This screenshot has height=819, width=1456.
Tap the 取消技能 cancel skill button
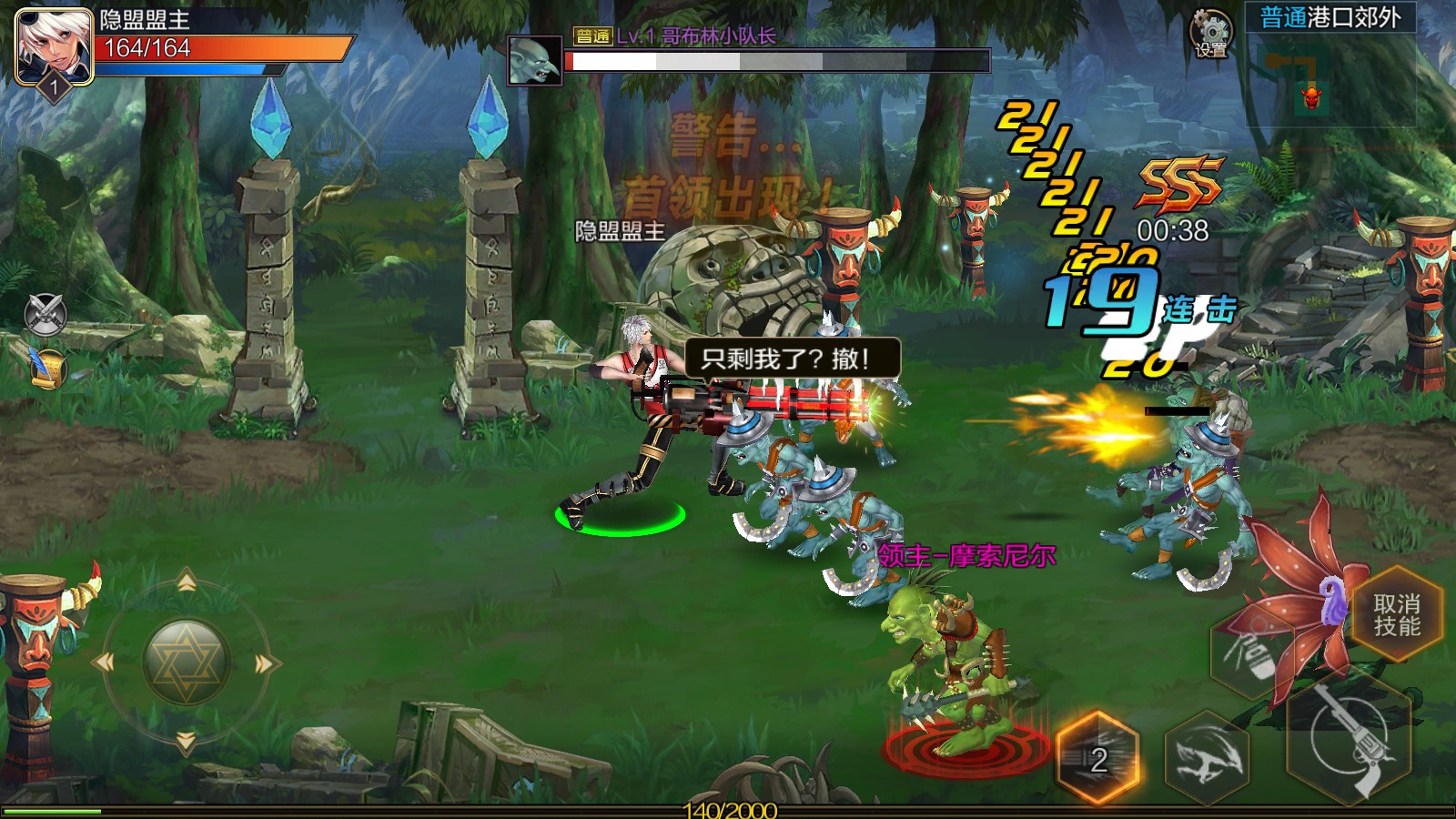1397,615
